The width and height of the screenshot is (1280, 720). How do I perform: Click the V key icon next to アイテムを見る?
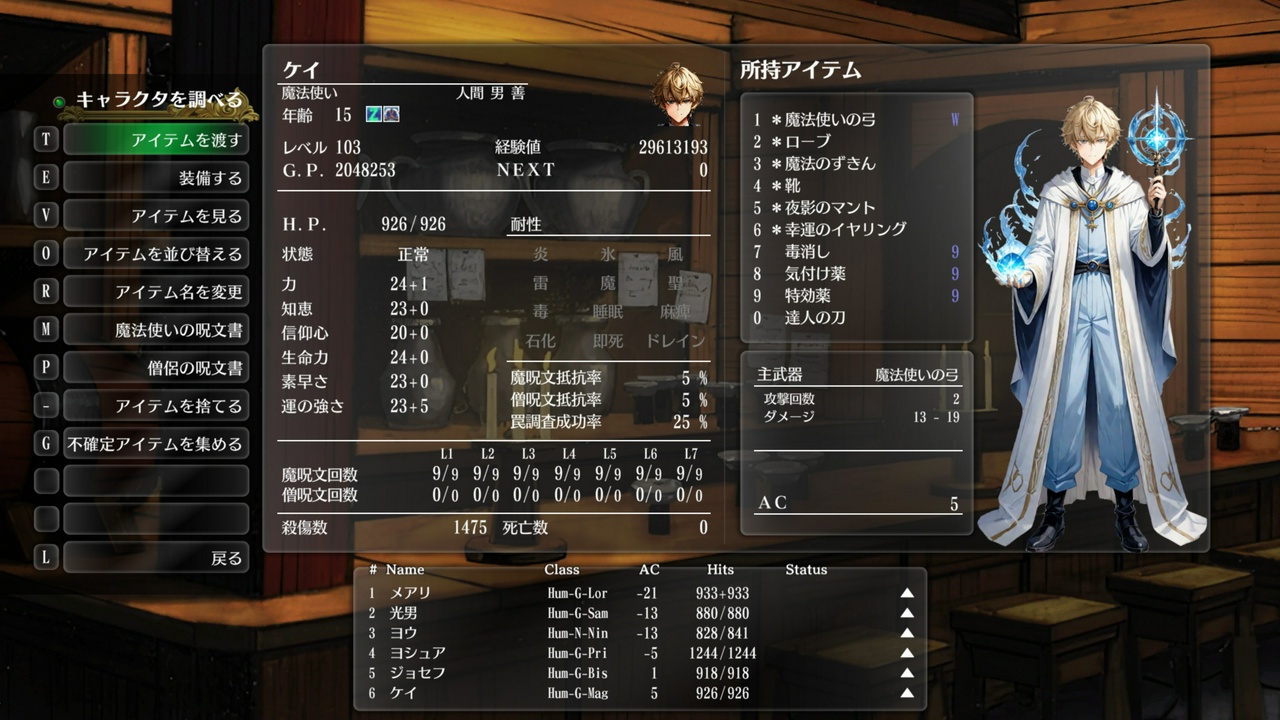[46, 216]
